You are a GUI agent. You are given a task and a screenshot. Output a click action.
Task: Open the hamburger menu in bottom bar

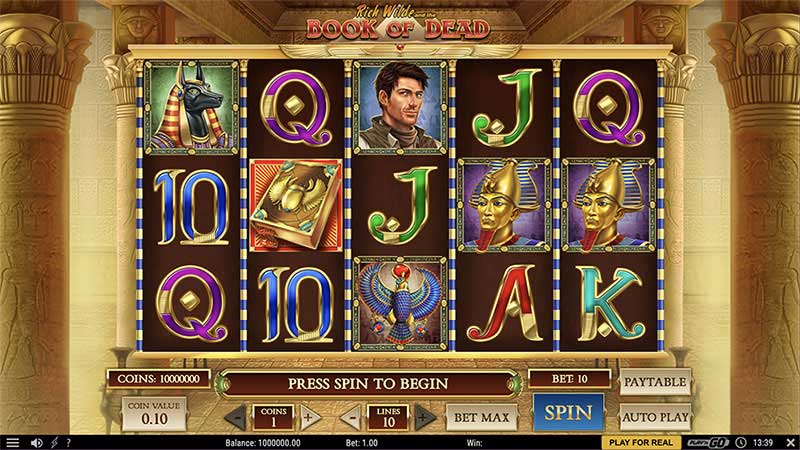12,442
